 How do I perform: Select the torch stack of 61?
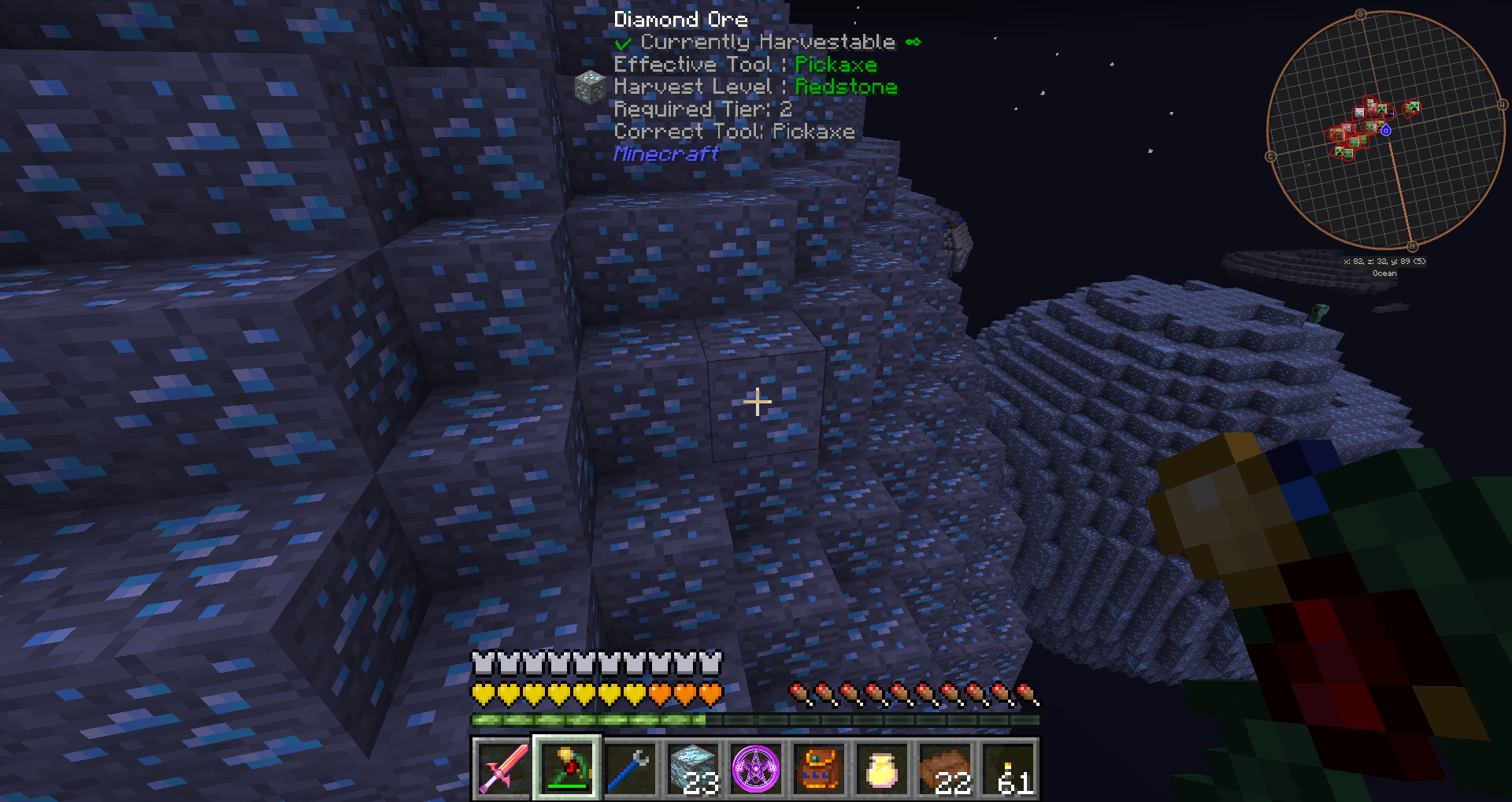point(1008,768)
